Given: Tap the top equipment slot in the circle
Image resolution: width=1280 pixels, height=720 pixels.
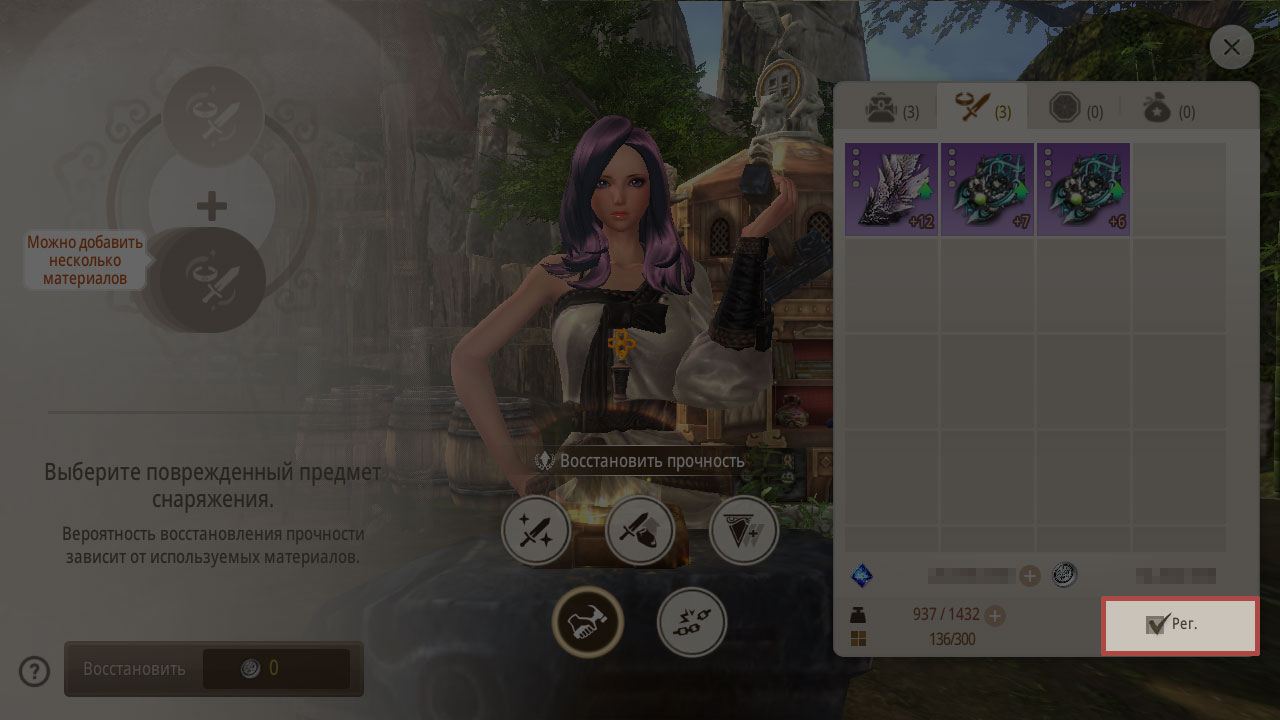Looking at the screenshot, I should 212,118.
